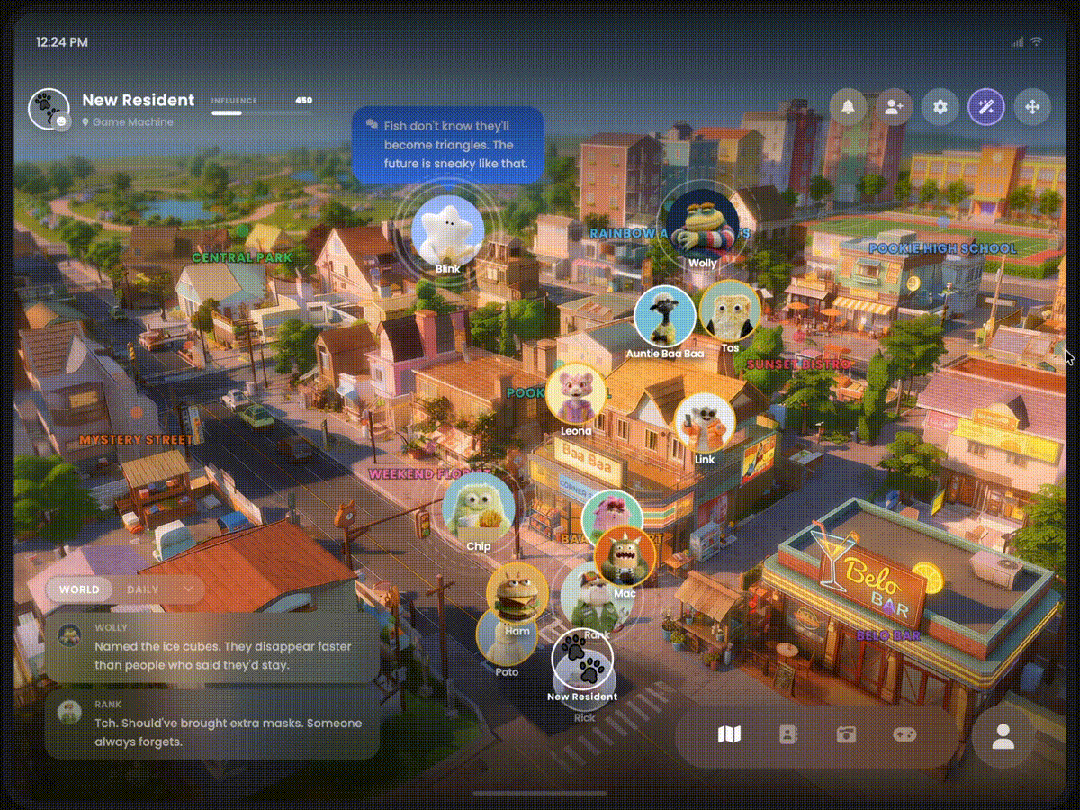Viewport: 1080px width, 810px height.
Task: Select Leona's character bubble
Action: (x=576, y=392)
